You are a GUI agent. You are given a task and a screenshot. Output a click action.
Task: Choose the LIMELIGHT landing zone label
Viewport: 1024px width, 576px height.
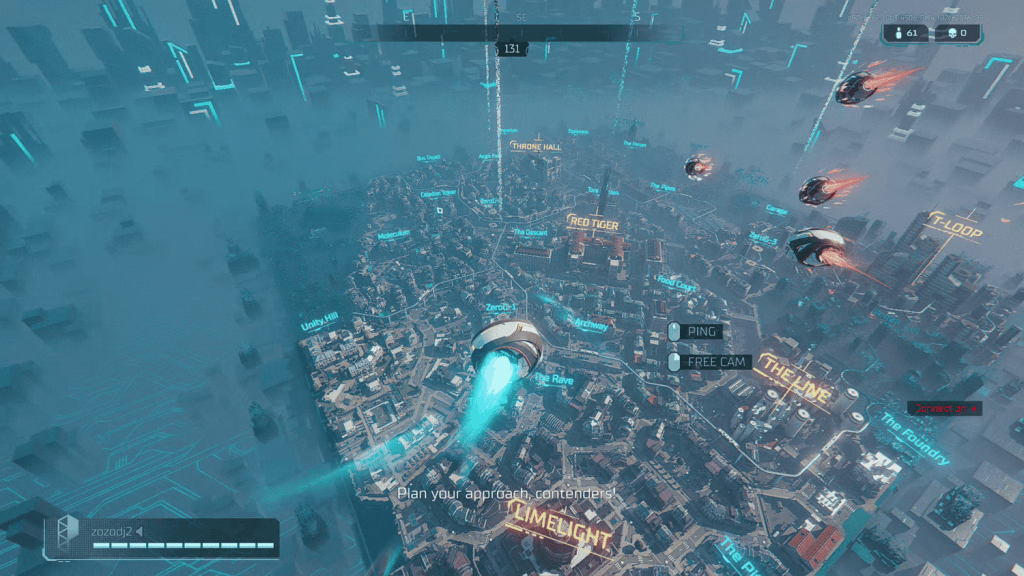click(560, 526)
